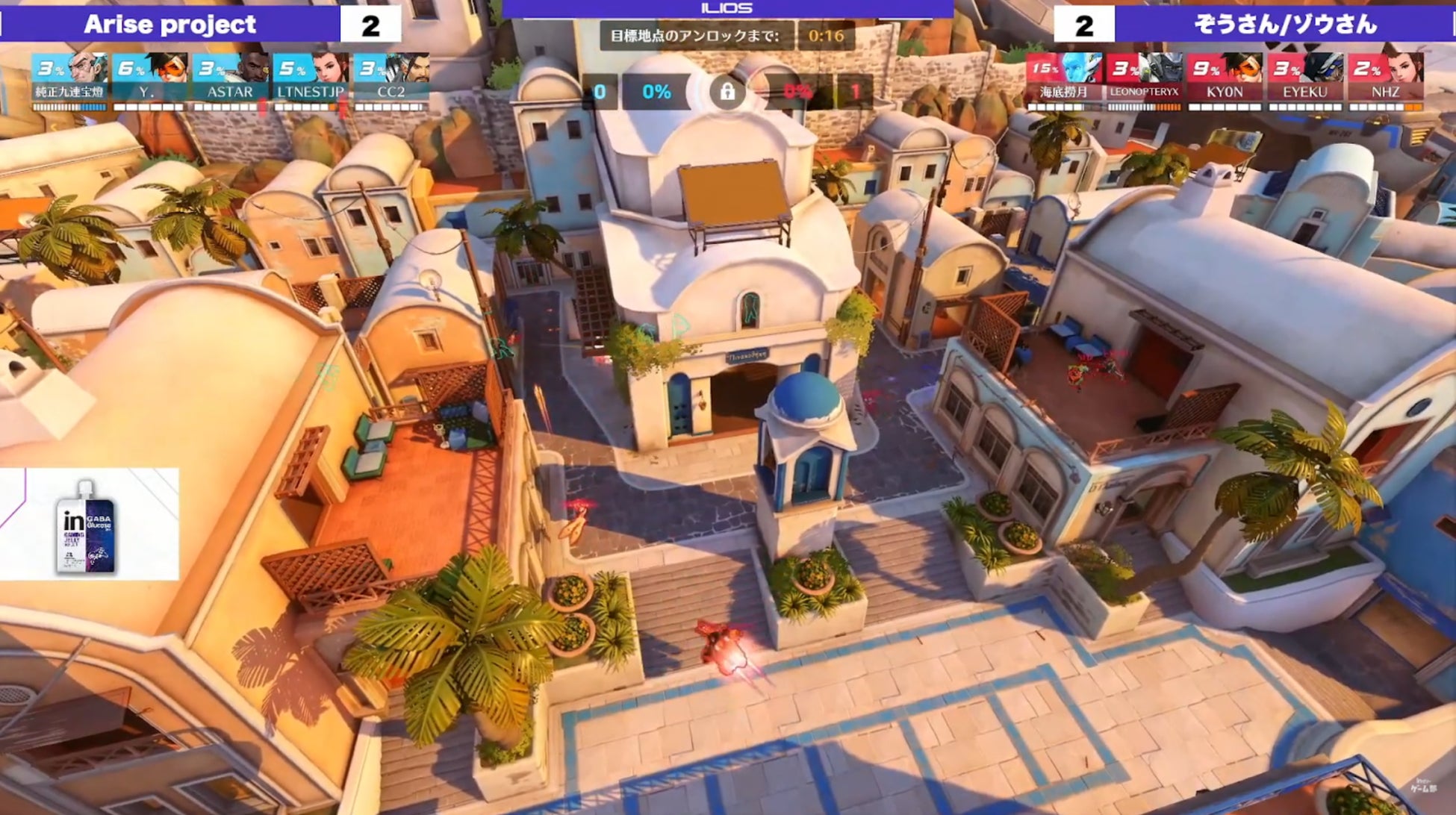Choose NHZ's Brigitte player card
The height and width of the screenshot is (815, 1456).
coord(1386,77)
